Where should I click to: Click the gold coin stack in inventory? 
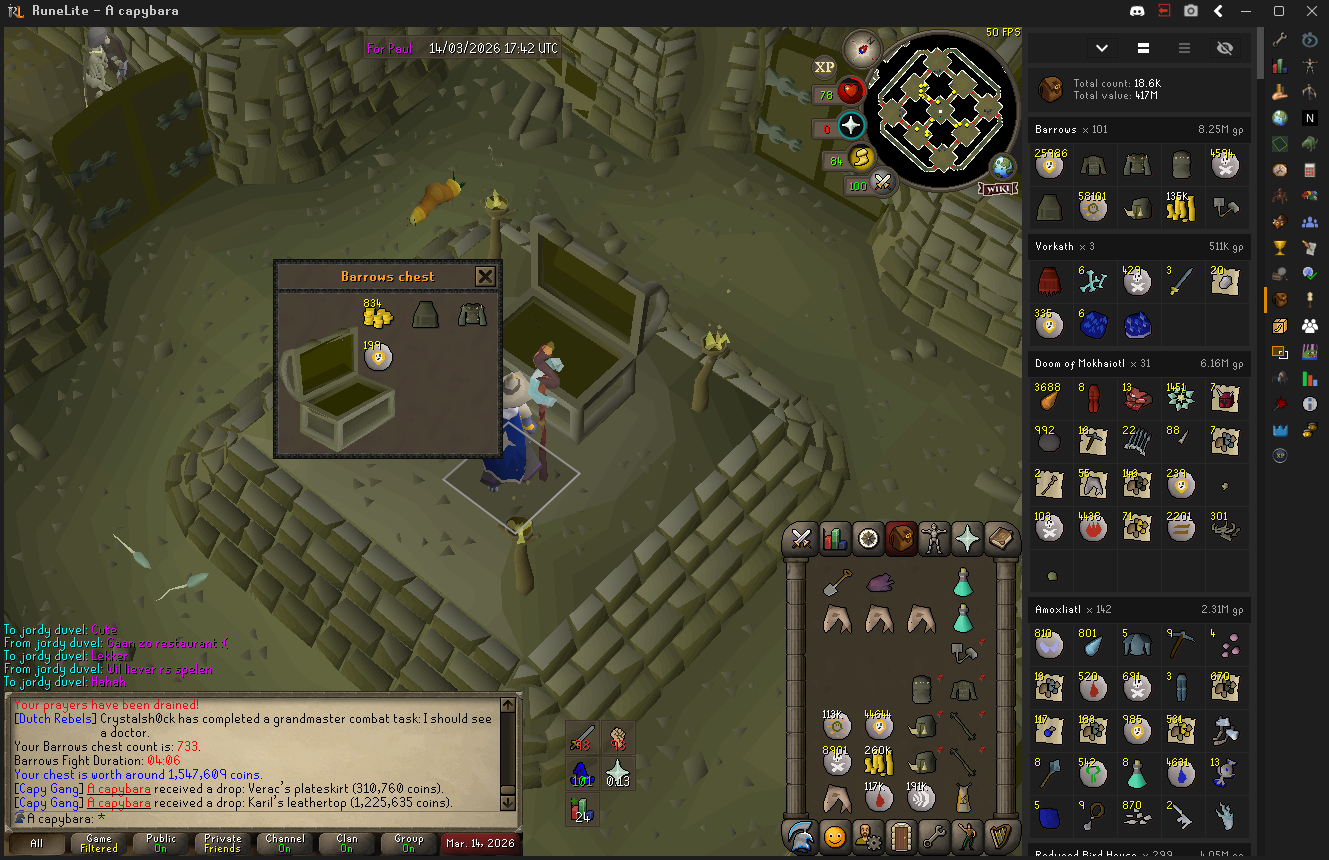[x=878, y=762]
